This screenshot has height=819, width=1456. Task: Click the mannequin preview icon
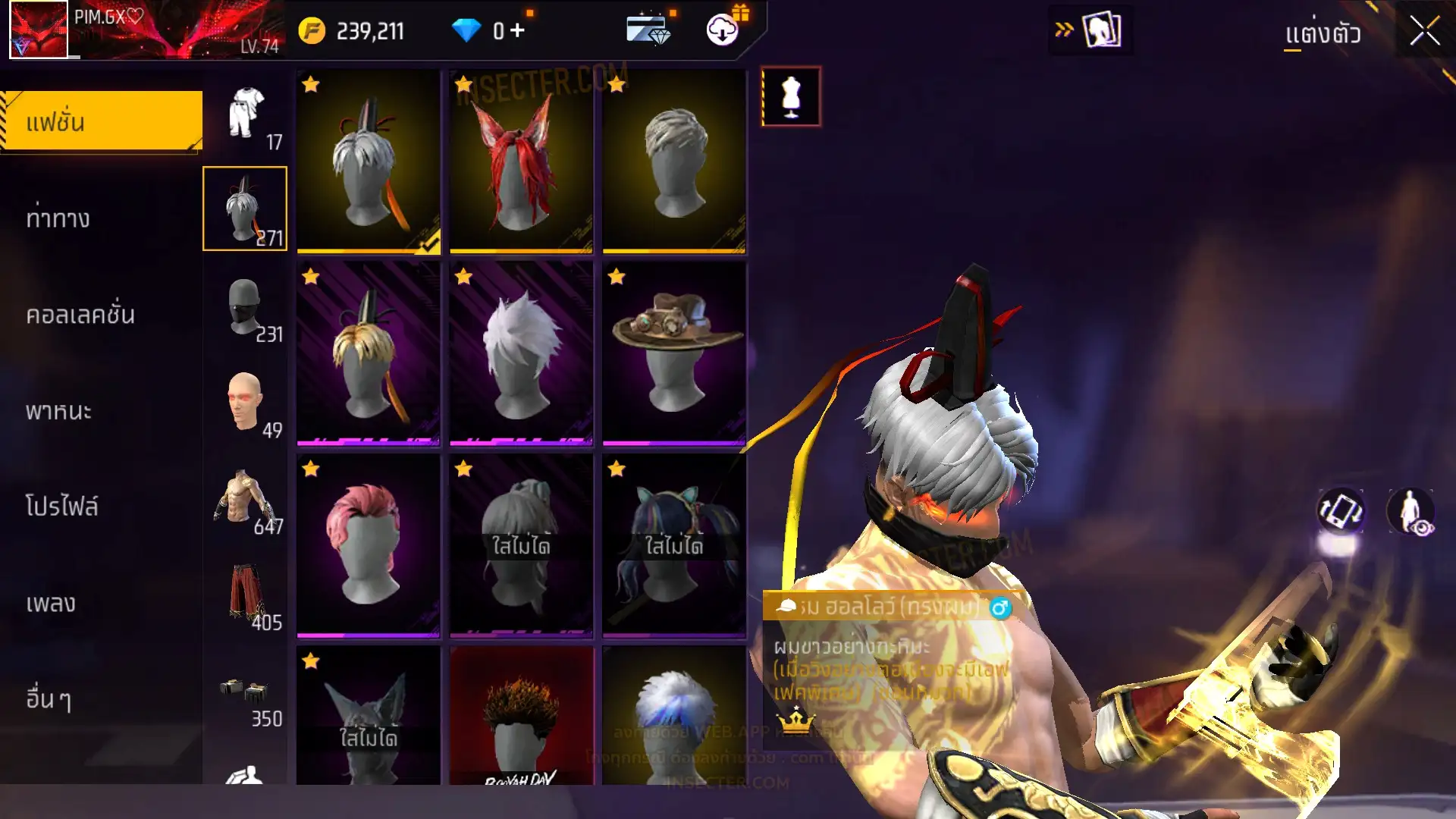pyautogui.click(x=791, y=97)
